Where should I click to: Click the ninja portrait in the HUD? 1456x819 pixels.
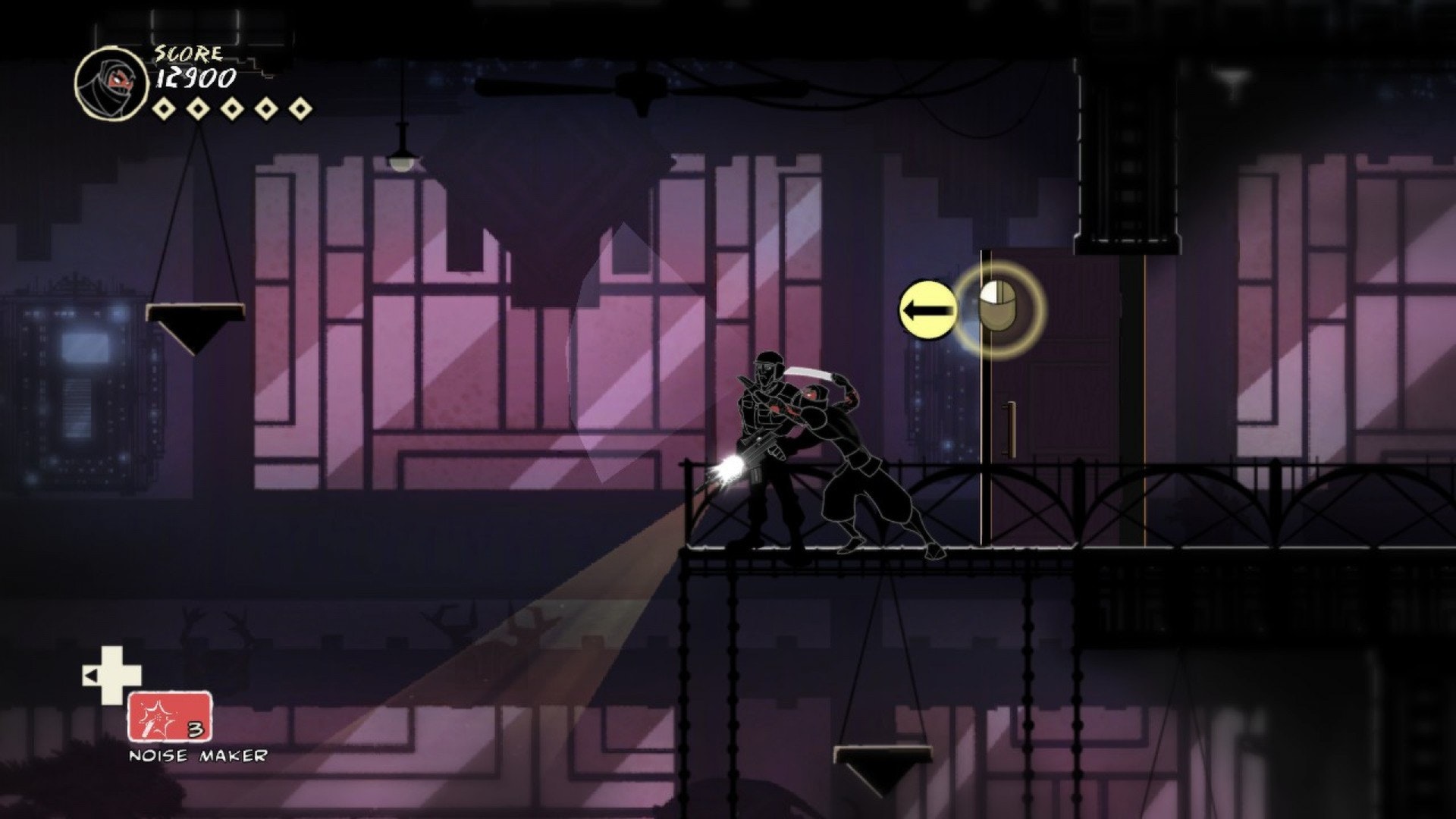(111, 83)
